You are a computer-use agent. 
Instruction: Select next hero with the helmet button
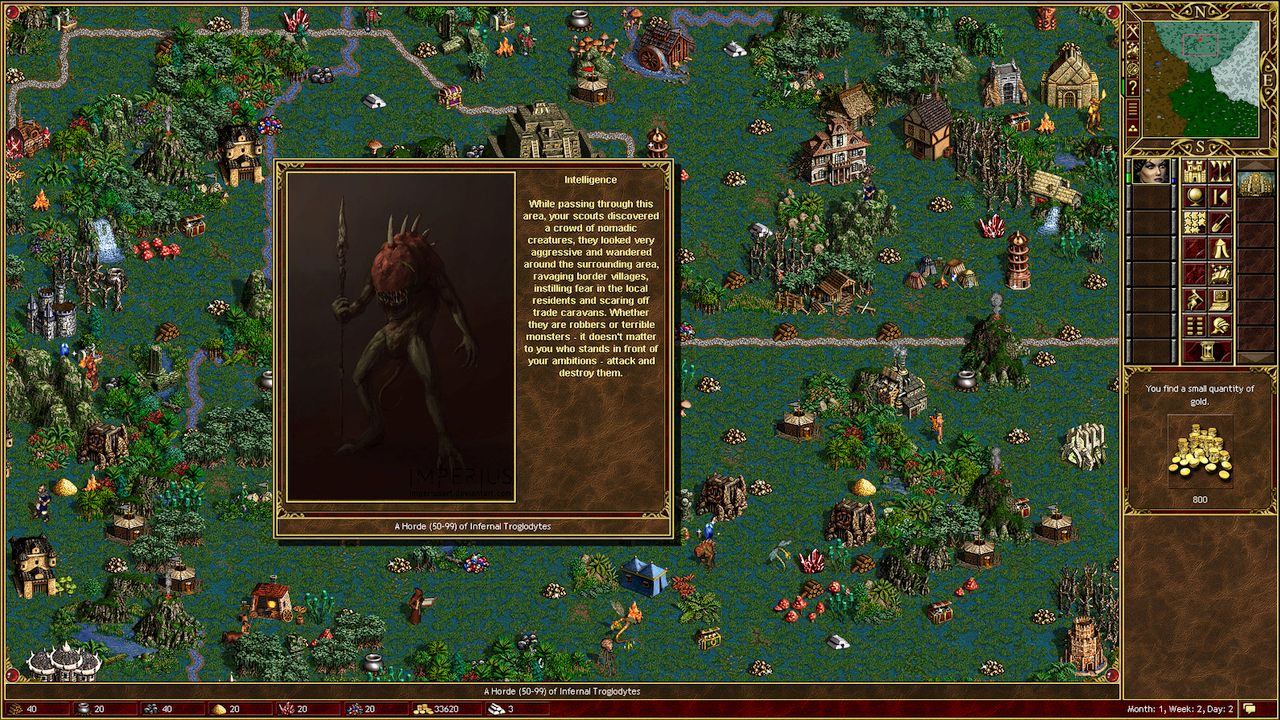pos(1220,327)
